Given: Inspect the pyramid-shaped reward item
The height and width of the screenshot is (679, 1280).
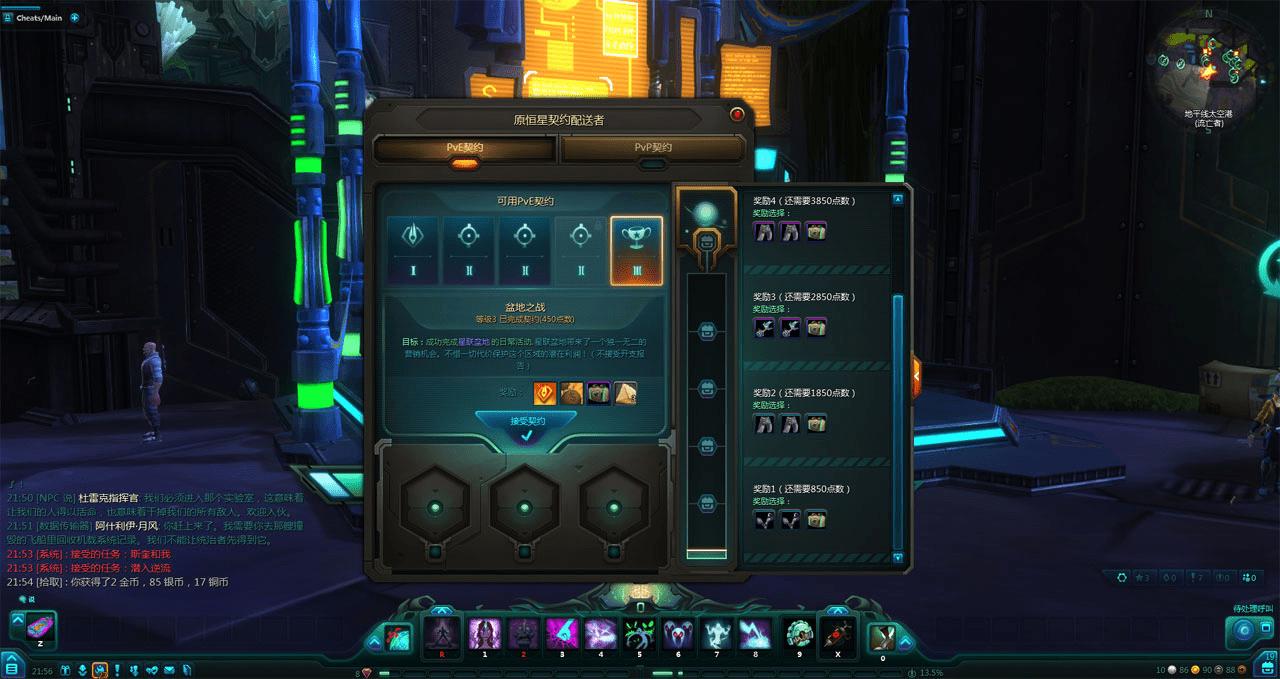Looking at the screenshot, I should tap(625, 393).
